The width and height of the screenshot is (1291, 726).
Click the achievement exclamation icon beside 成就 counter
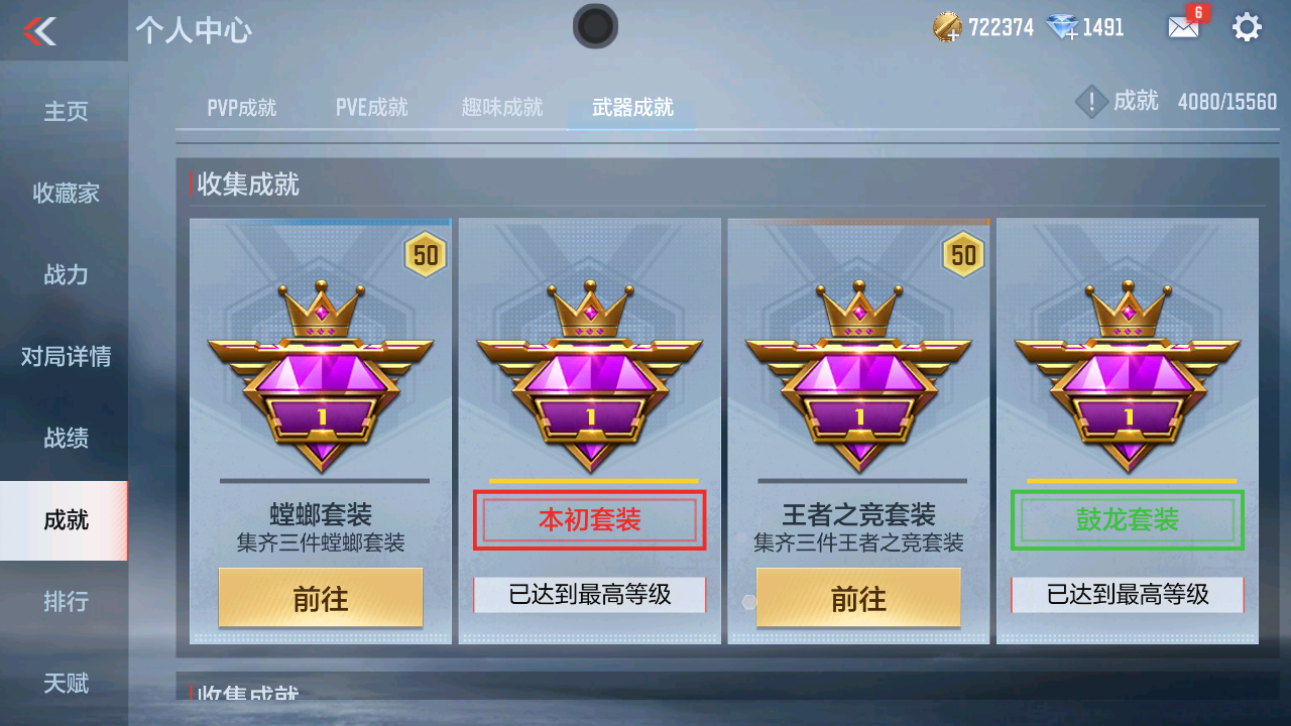pyautogui.click(x=1091, y=101)
